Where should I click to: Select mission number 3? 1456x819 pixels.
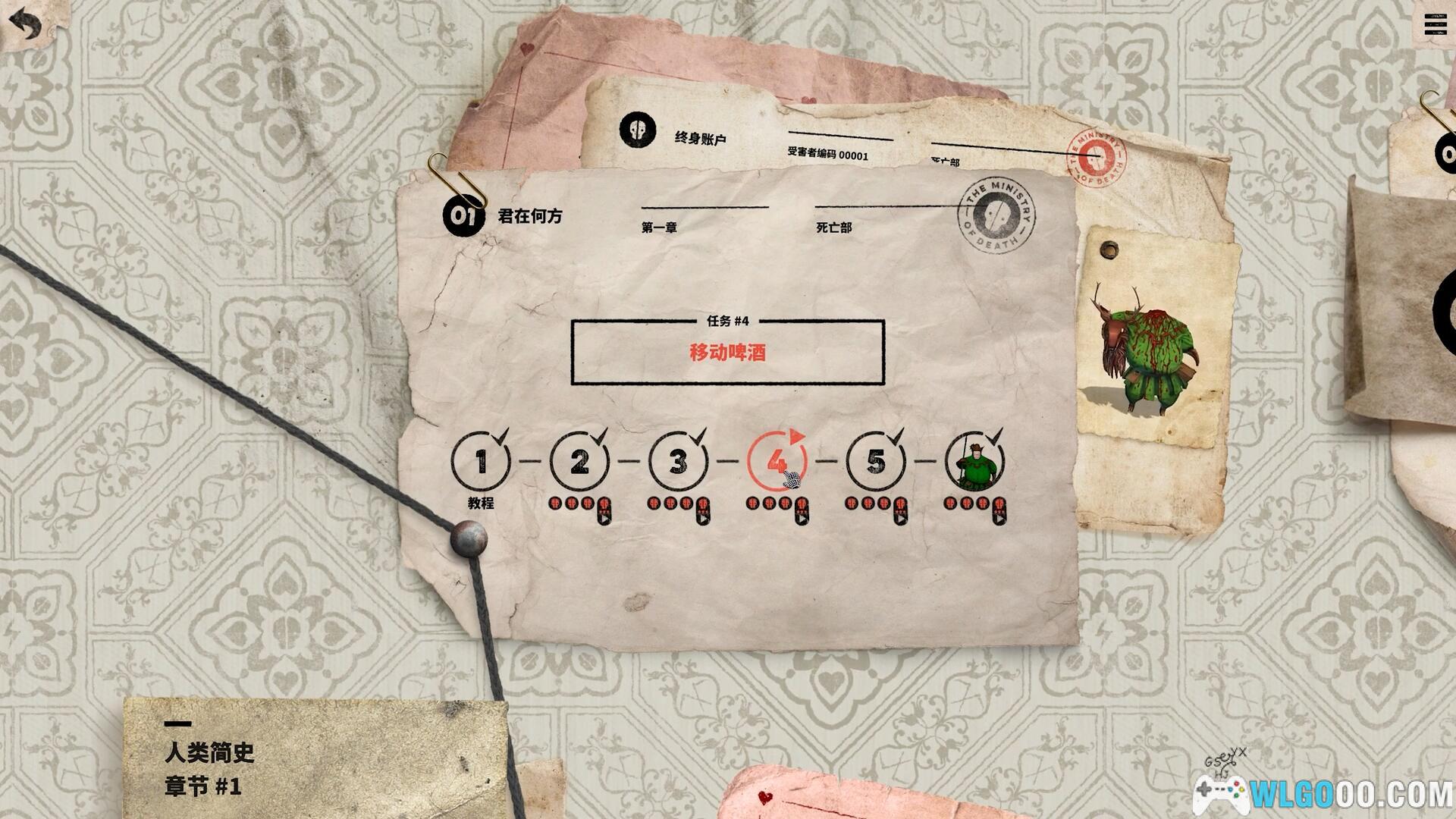678,461
